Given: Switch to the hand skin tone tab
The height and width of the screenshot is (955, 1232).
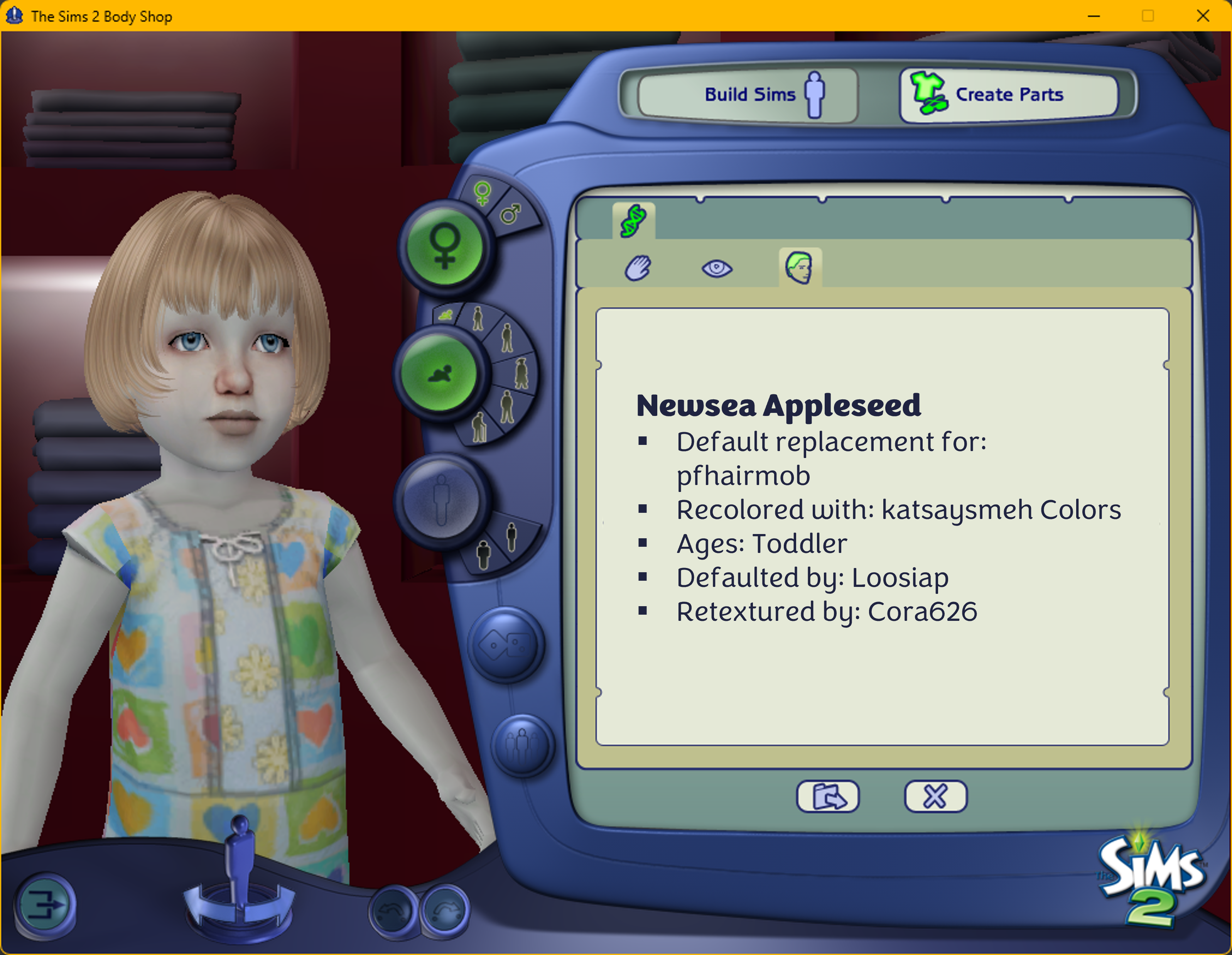Looking at the screenshot, I should [x=638, y=267].
